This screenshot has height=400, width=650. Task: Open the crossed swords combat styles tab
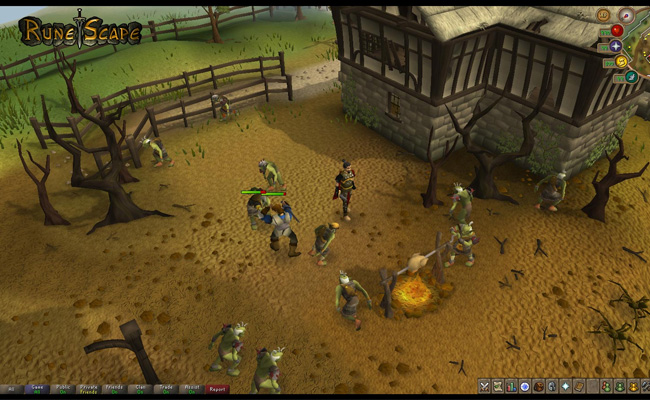[484, 386]
